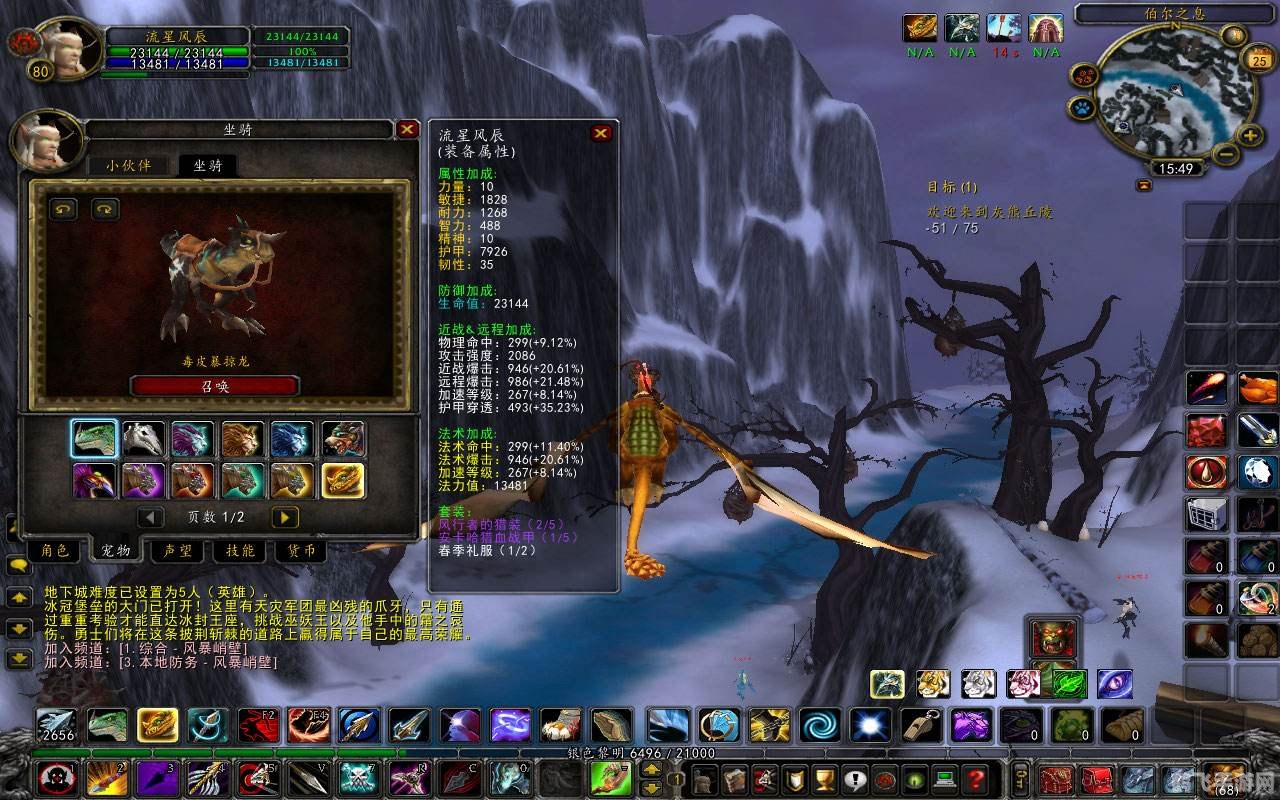
Task: Zoom out on the minimap
Action: click(x=1226, y=154)
